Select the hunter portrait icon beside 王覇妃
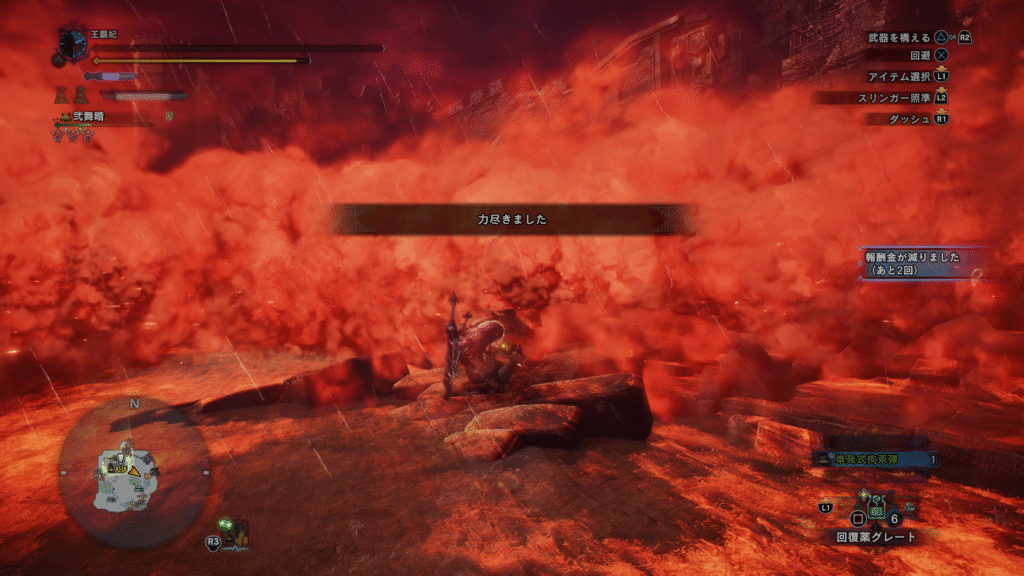Image resolution: width=1024 pixels, height=576 pixels. click(74, 45)
